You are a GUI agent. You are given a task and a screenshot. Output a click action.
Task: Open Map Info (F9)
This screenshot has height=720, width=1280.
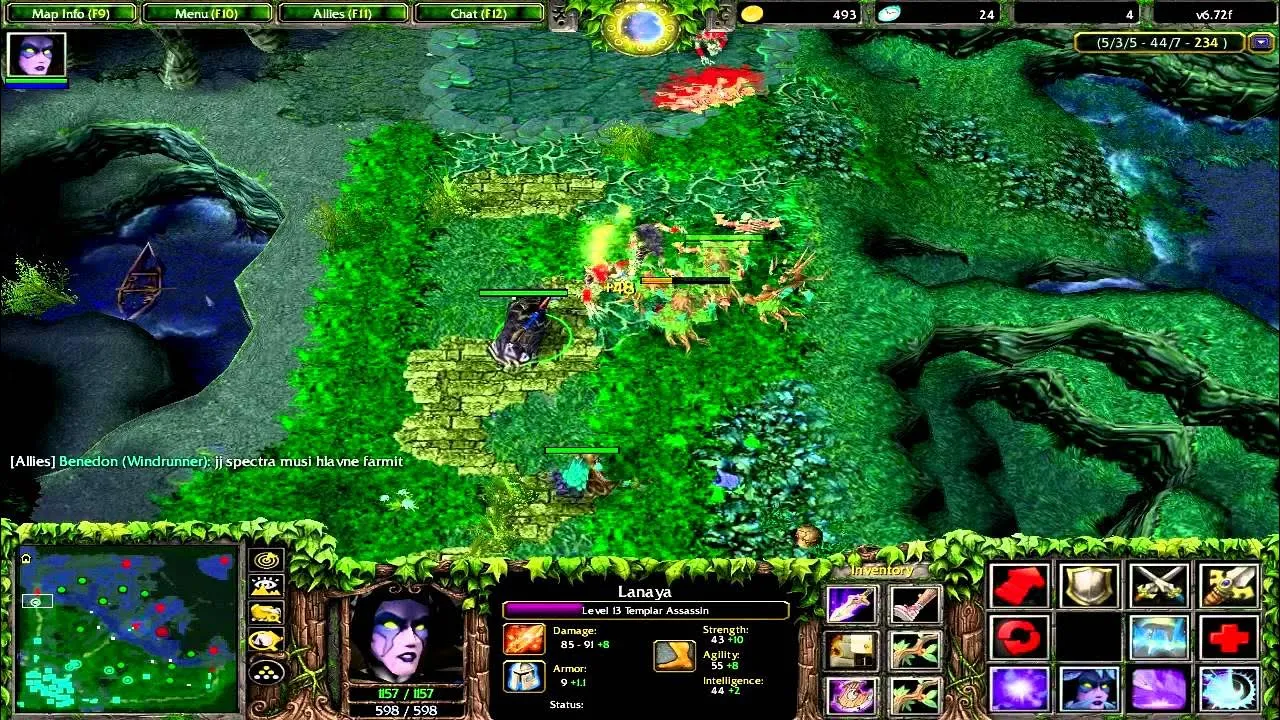tap(70, 13)
